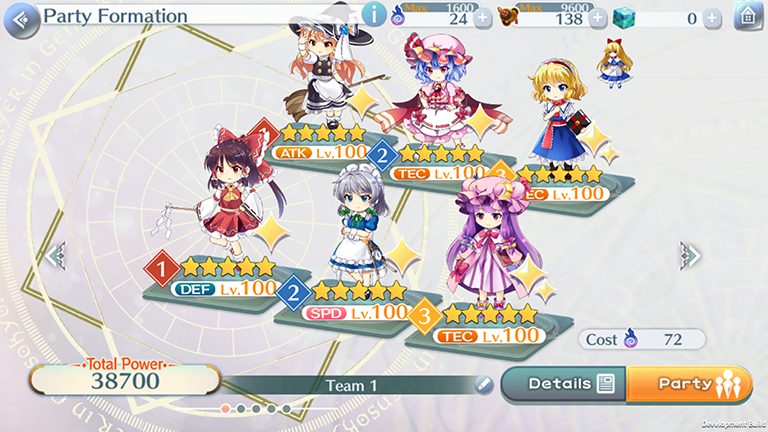Select Alice holding the red book
Screen dimensions: 768x432
(x=556, y=115)
